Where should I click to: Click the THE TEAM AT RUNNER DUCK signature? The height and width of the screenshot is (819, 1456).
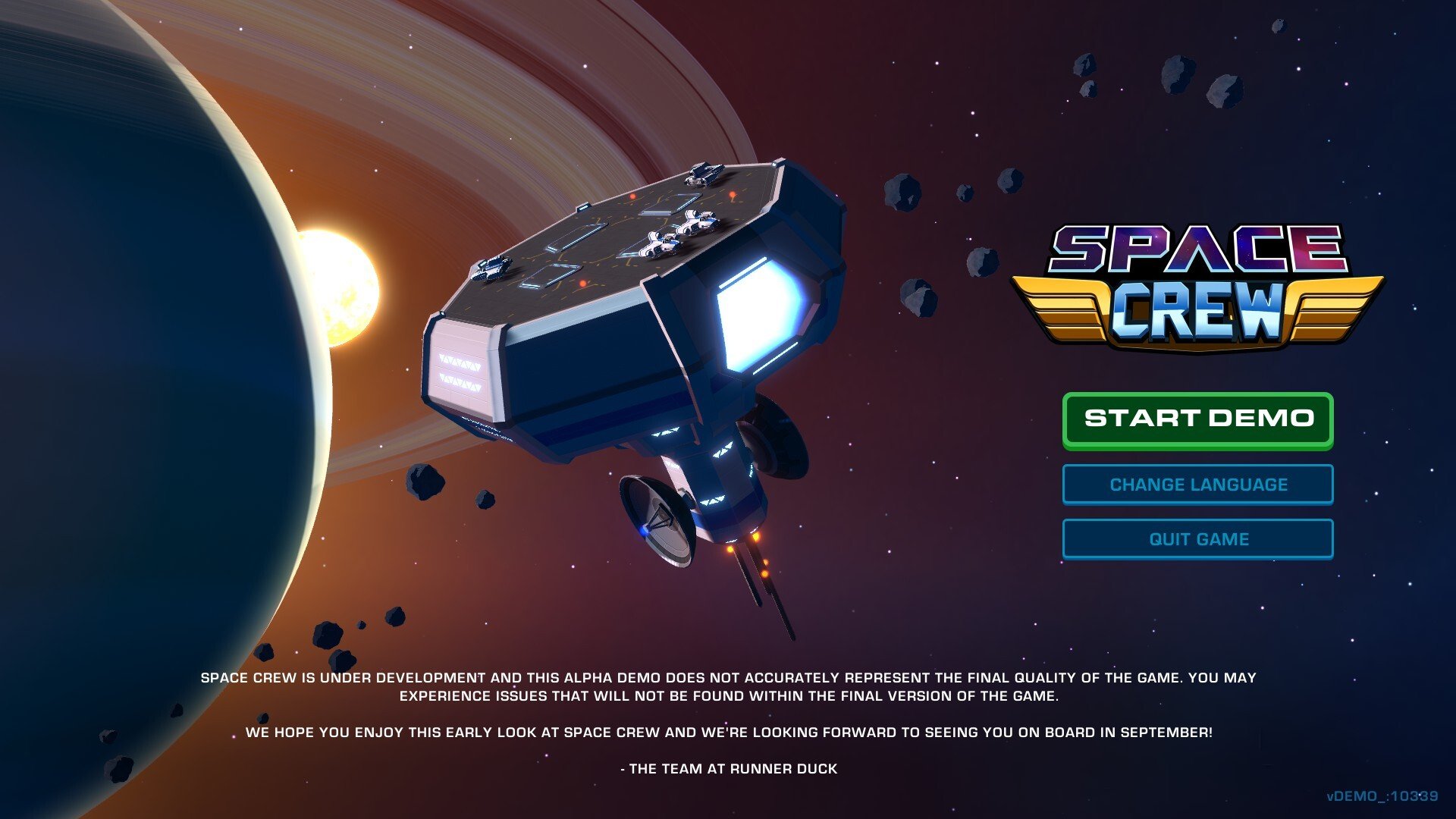(730, 768)
